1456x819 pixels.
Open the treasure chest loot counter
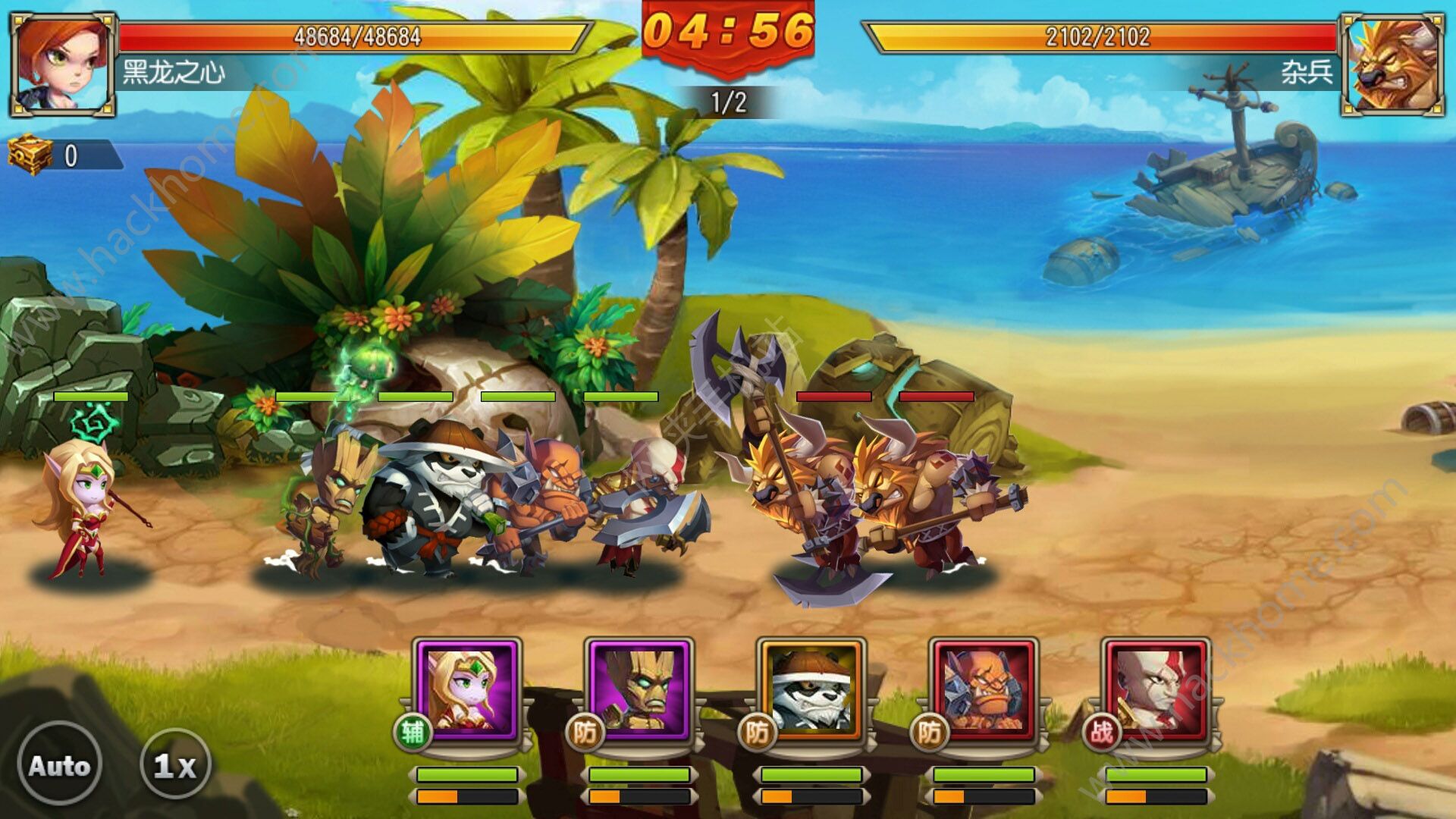[32, 155]
